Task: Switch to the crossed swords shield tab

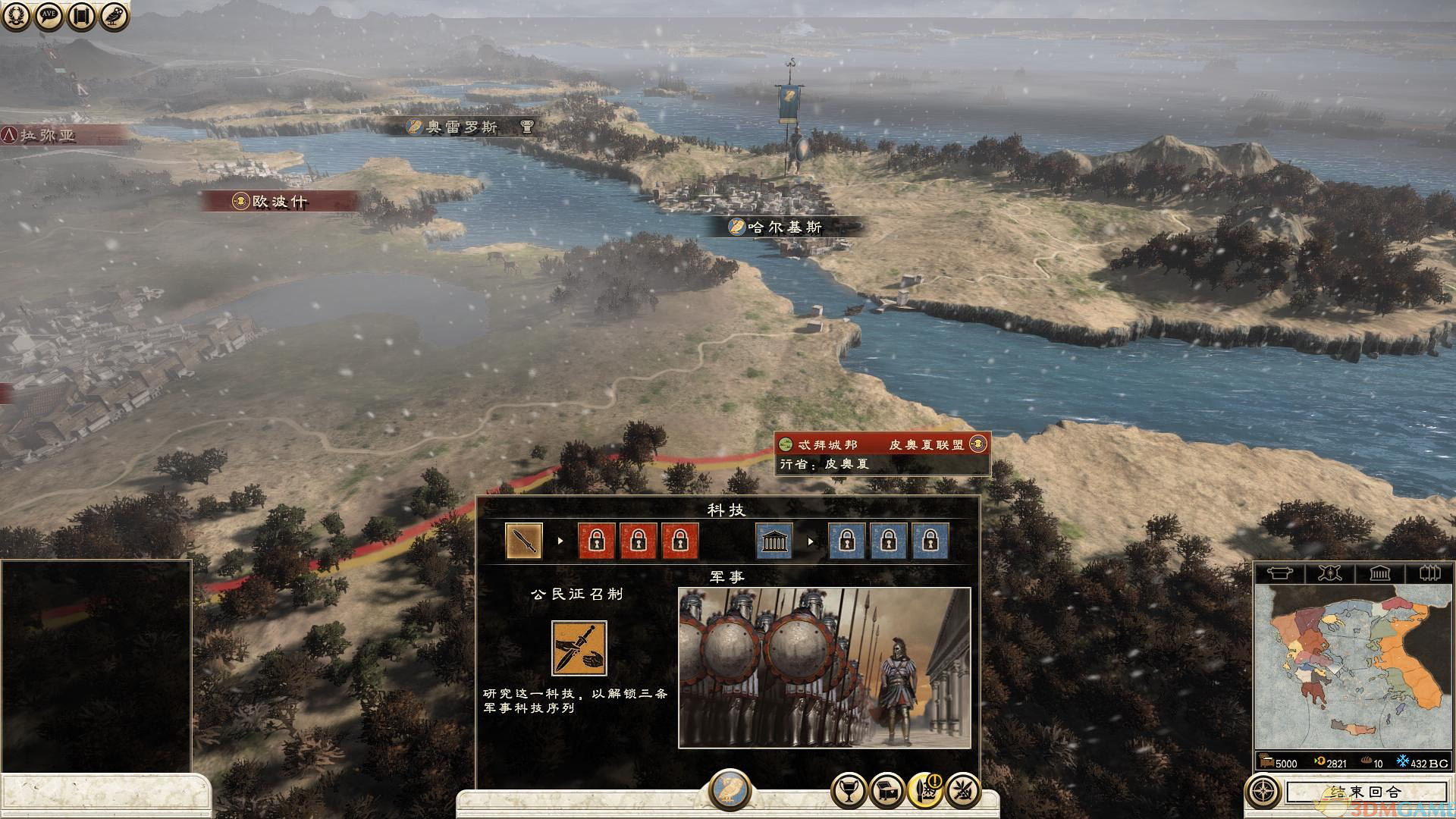Action: click(x=1329, y=573)
